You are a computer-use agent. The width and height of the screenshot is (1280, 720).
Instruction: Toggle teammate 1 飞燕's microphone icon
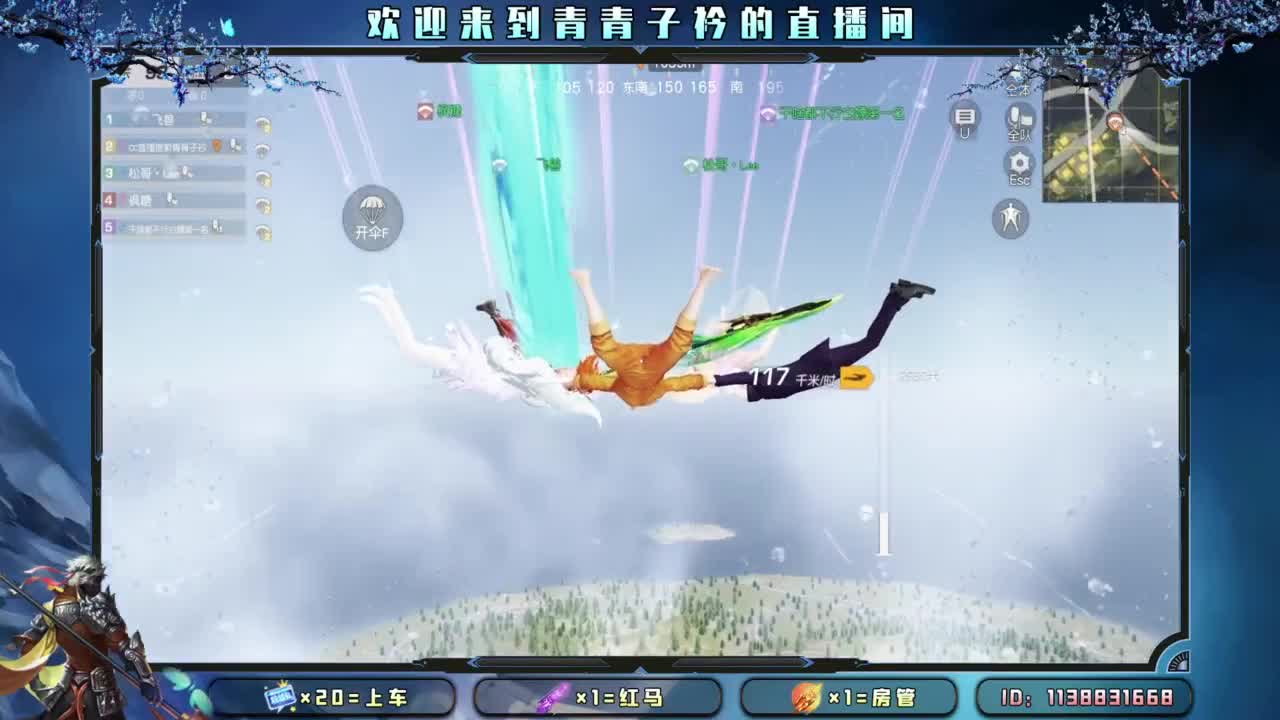point(204,120)
